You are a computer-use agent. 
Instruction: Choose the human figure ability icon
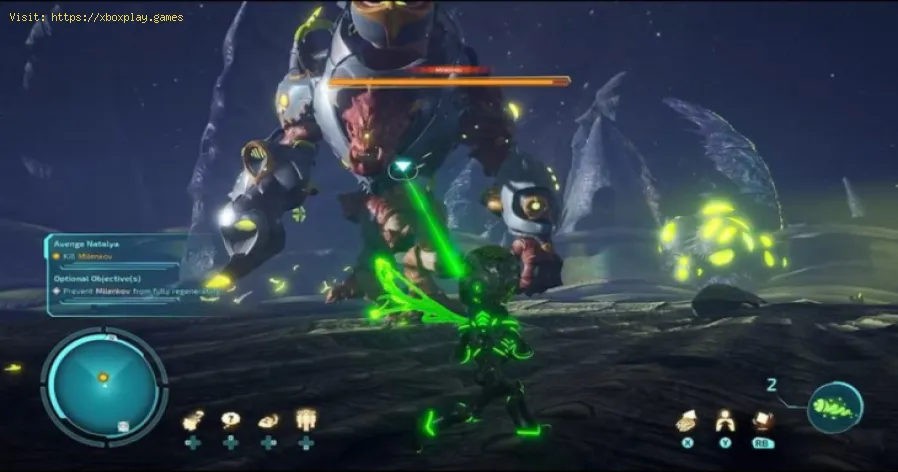click(x=725, y=422)
